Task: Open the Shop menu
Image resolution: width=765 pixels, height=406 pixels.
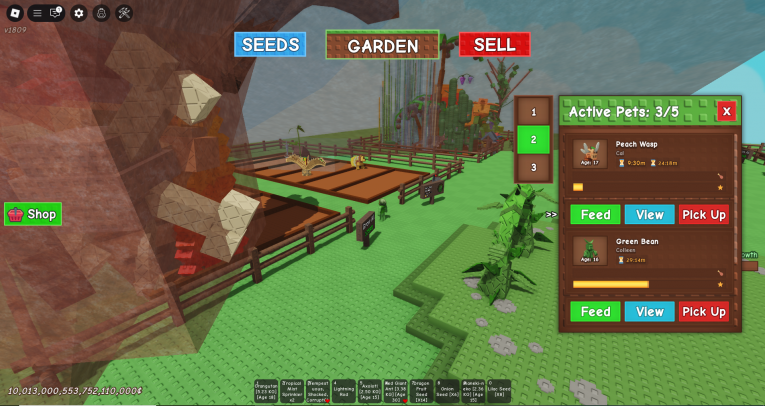Action: point(33,214)
